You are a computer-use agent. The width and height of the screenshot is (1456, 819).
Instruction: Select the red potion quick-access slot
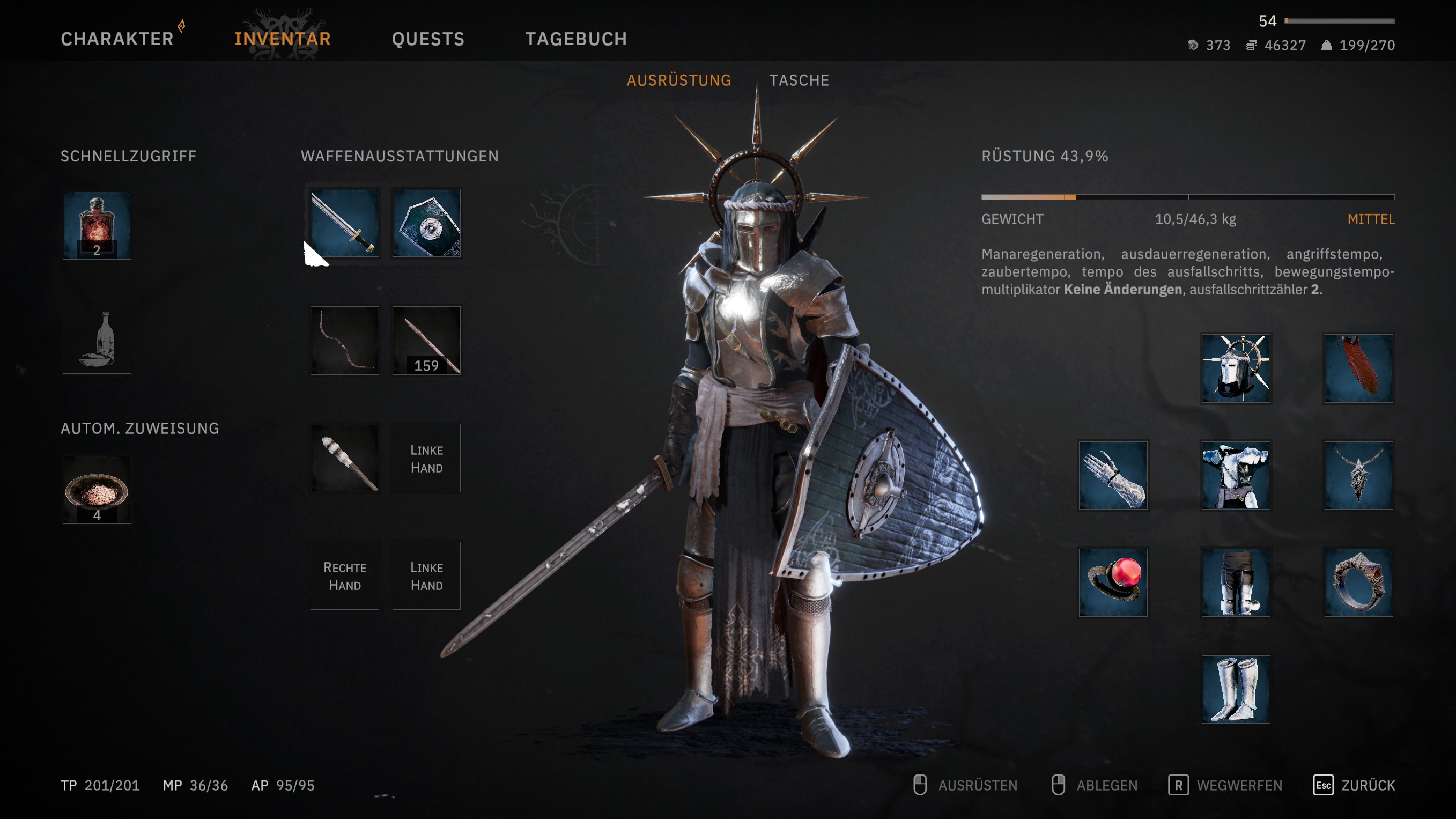tap(97, 225)
